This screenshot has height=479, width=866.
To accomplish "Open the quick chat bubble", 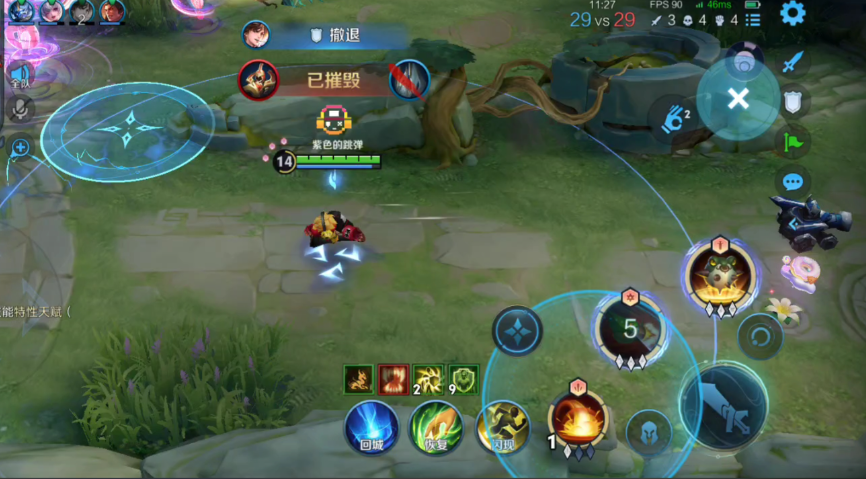I will coord(793,182).
